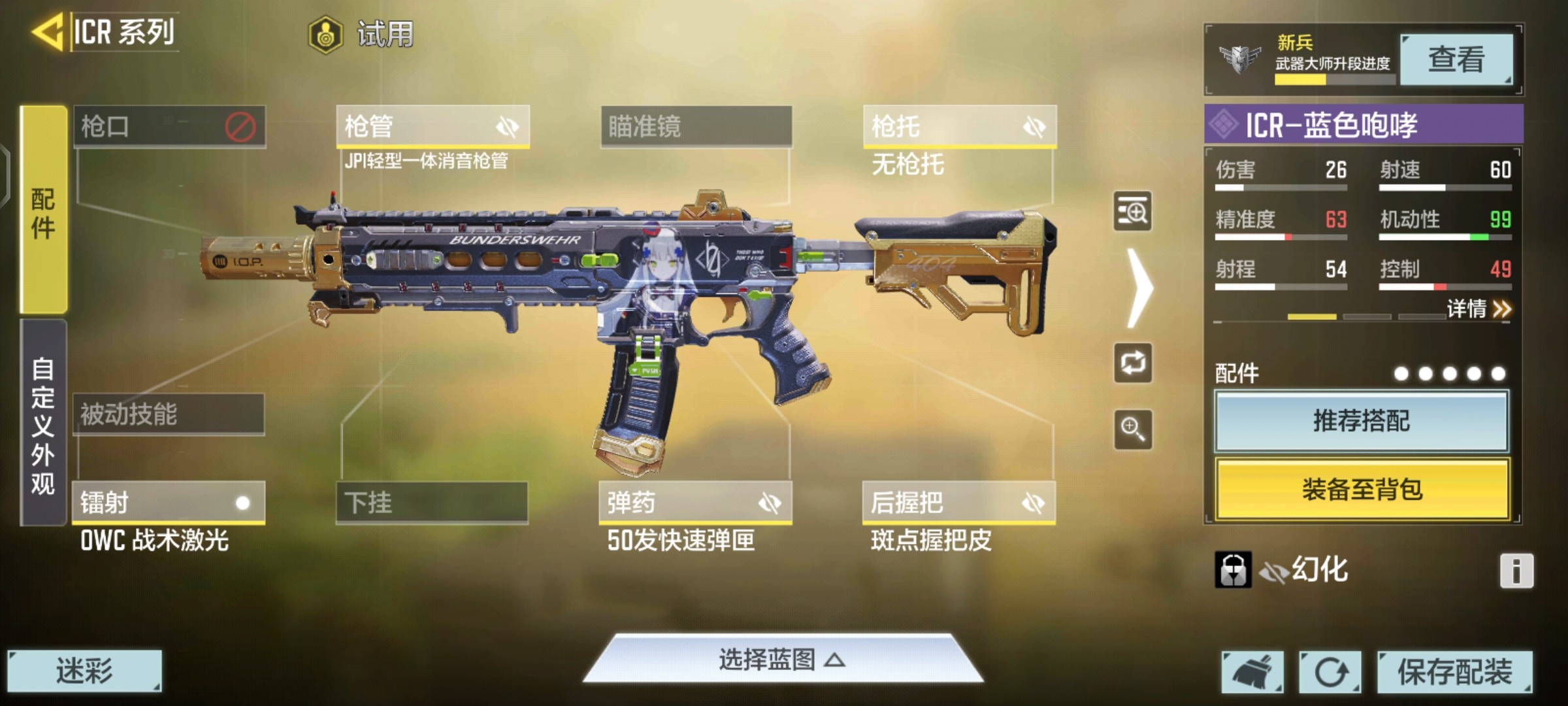
Task: Choose the 瞄准镜 optic slot
Action: click(x=696, y=126)
